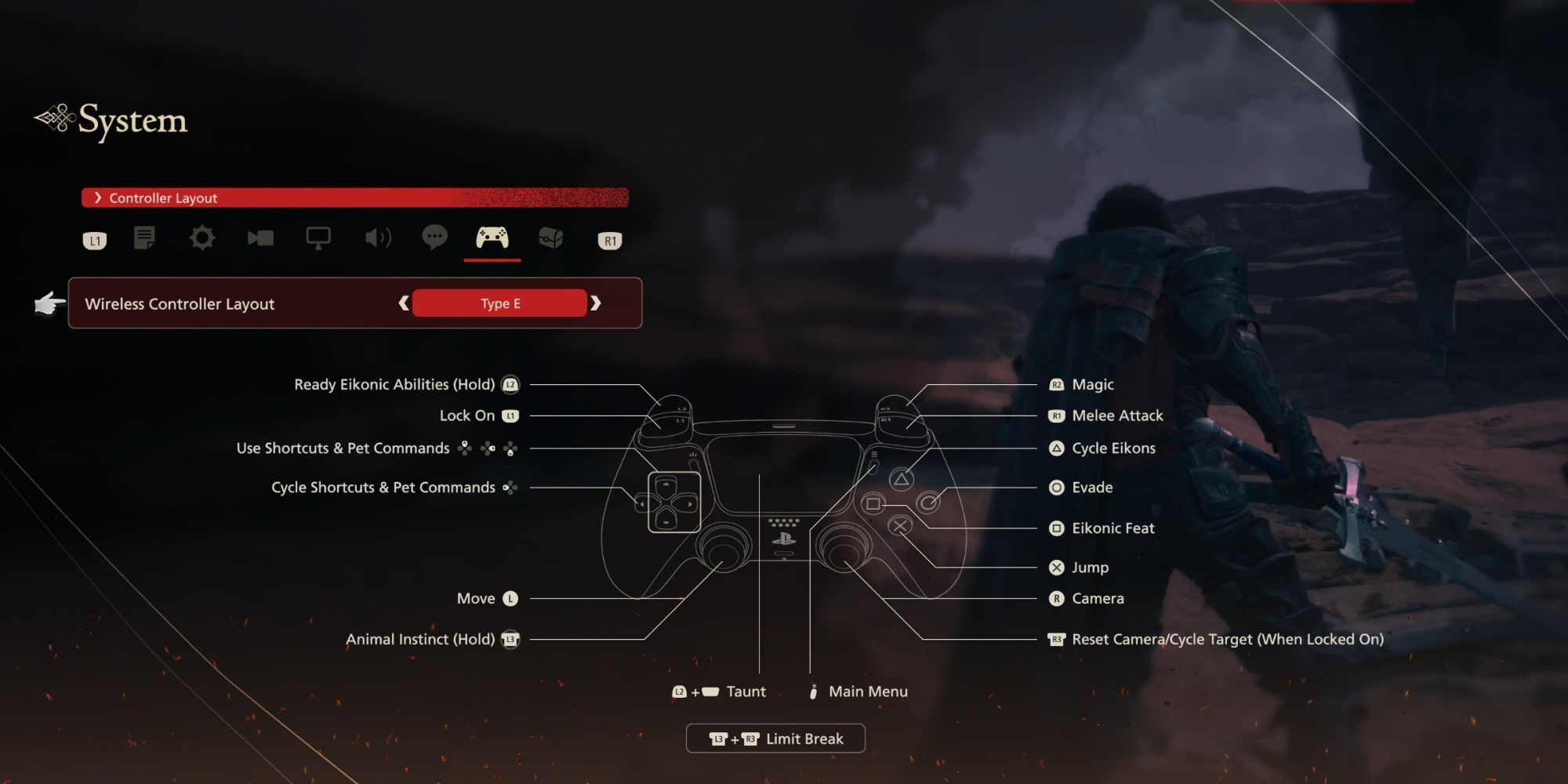This screenshot has width=1568, height=784.
Task: Click the hand pointer cursor indicator
Action: [x=49, y=303]
